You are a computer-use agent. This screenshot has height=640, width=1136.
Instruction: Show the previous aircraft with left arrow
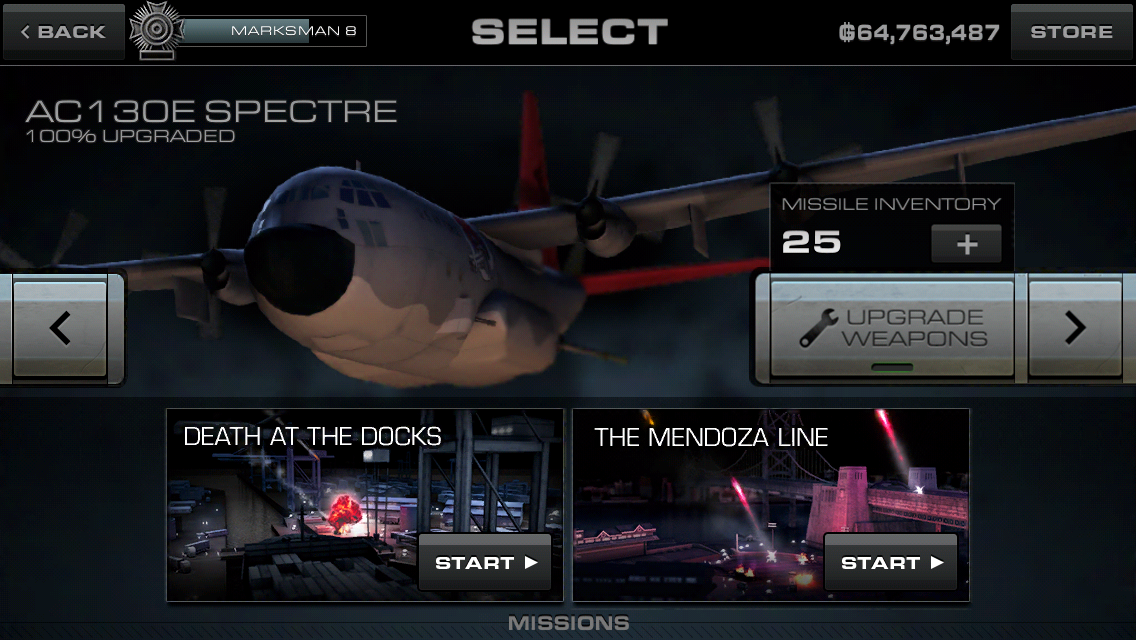pos(60,328)
